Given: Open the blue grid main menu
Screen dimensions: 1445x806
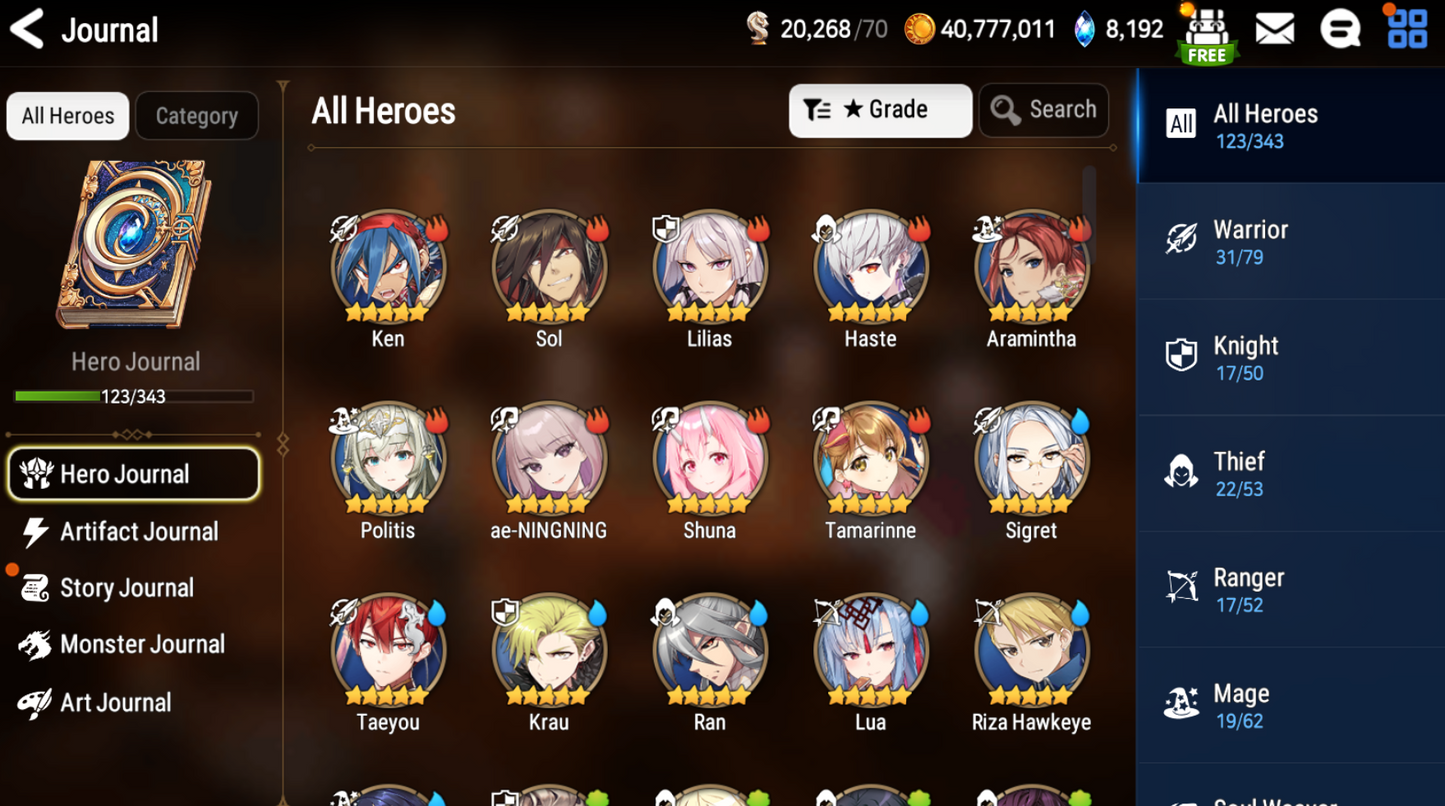Looking at the screenshot, I should [x=1407, y=29].
